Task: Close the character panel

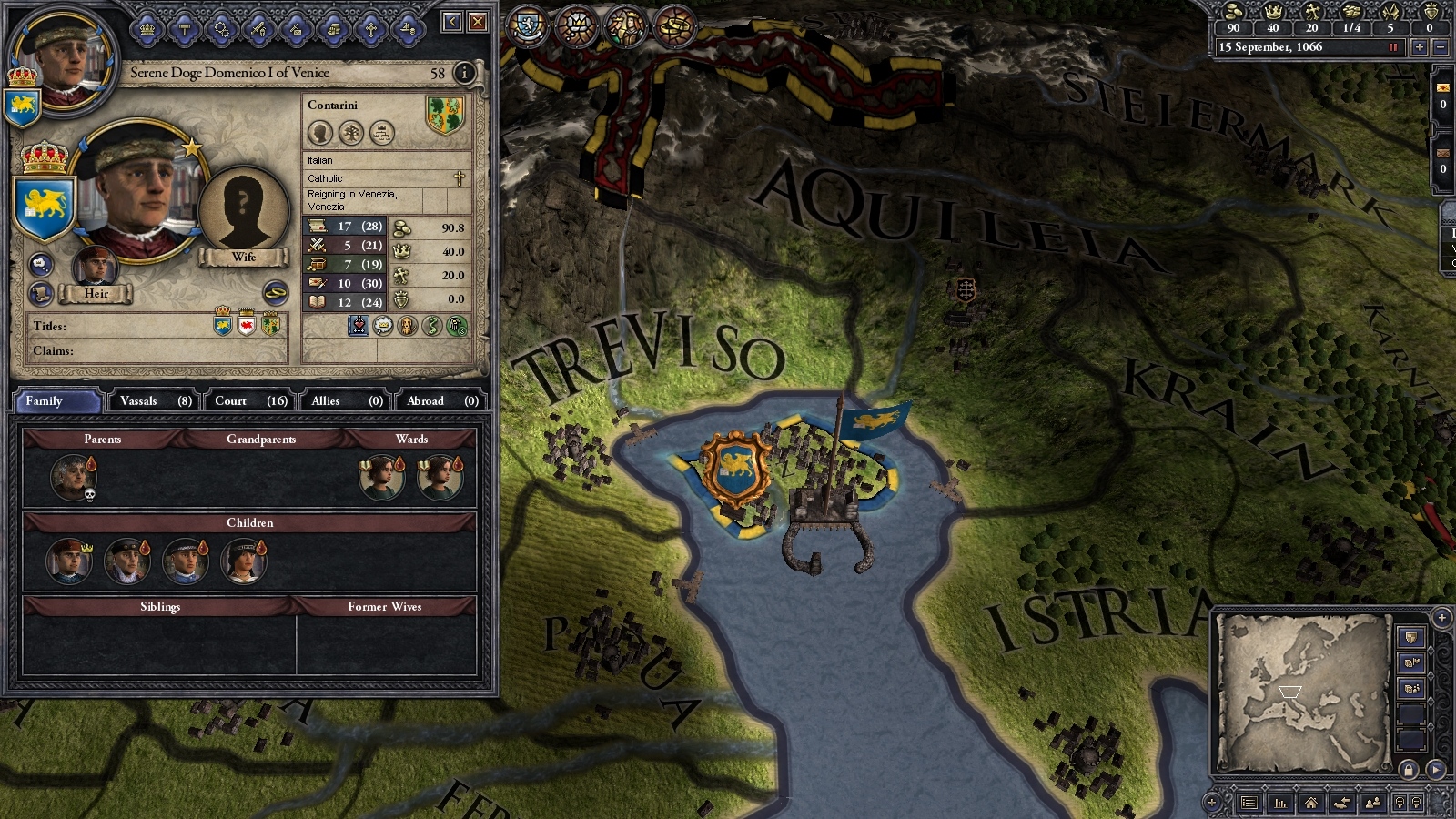Action: 478,22
